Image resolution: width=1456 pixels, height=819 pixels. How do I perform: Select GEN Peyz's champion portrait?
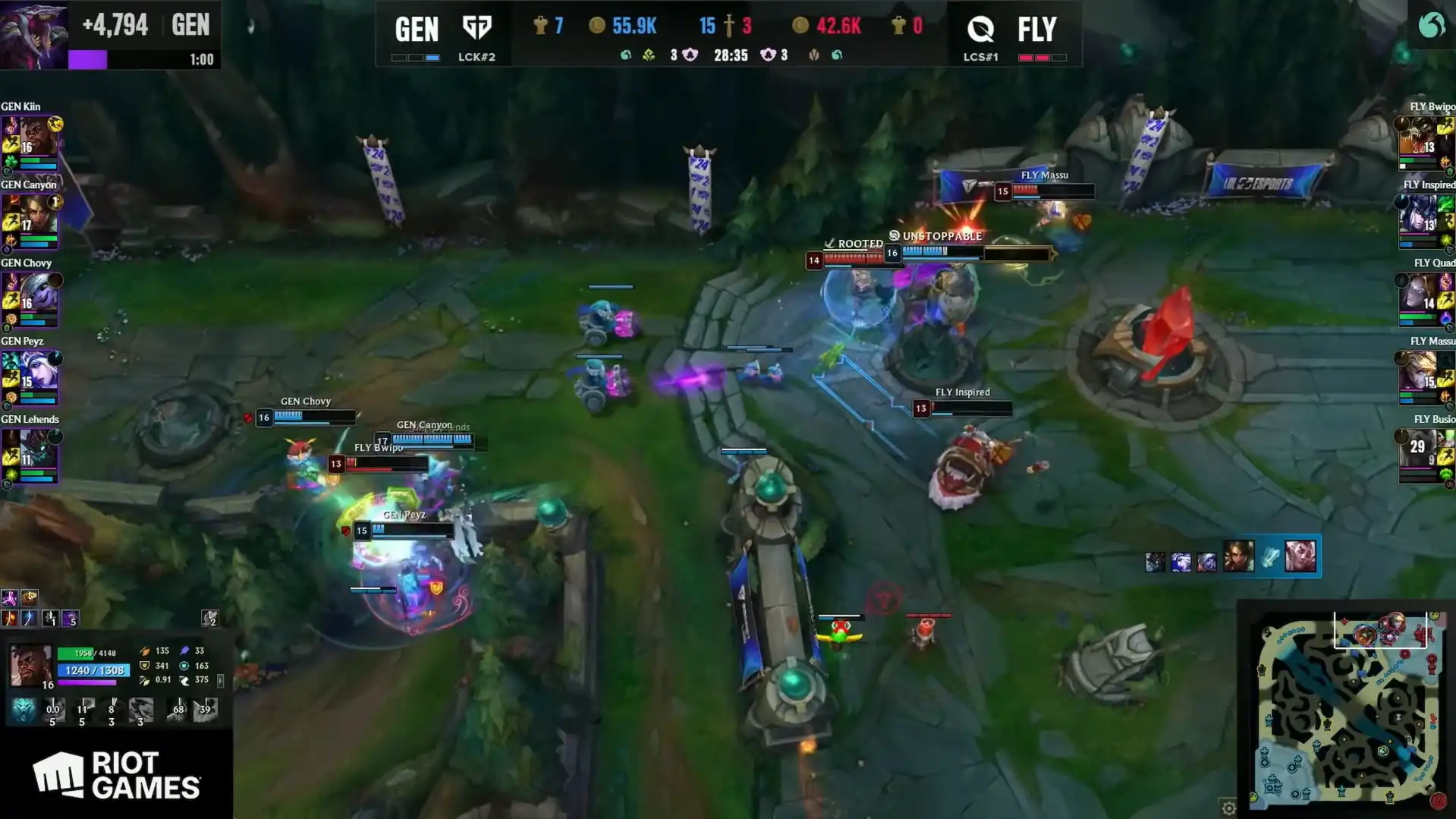point(36,372)
